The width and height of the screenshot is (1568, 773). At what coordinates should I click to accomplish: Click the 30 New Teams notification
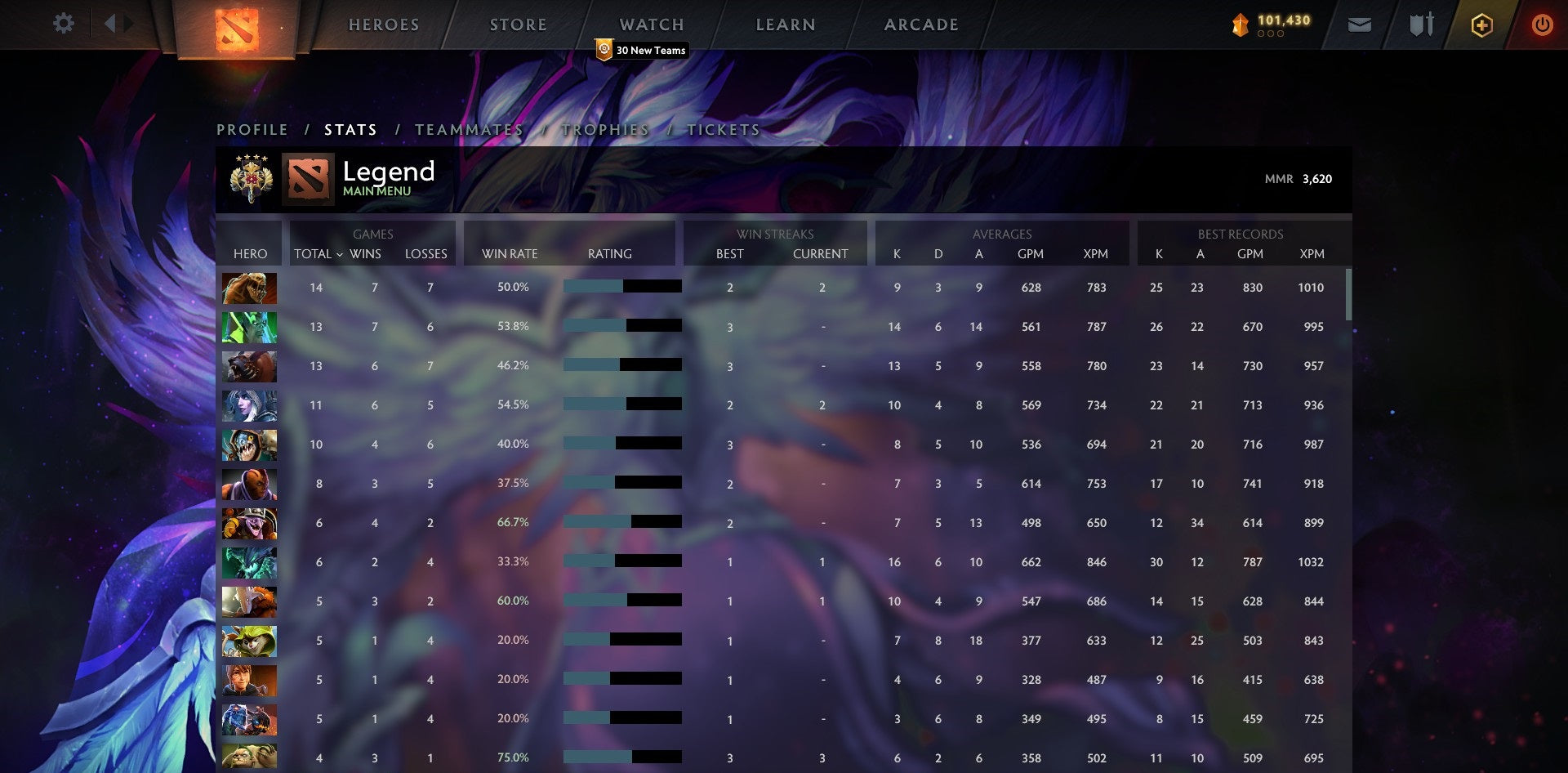639,50
